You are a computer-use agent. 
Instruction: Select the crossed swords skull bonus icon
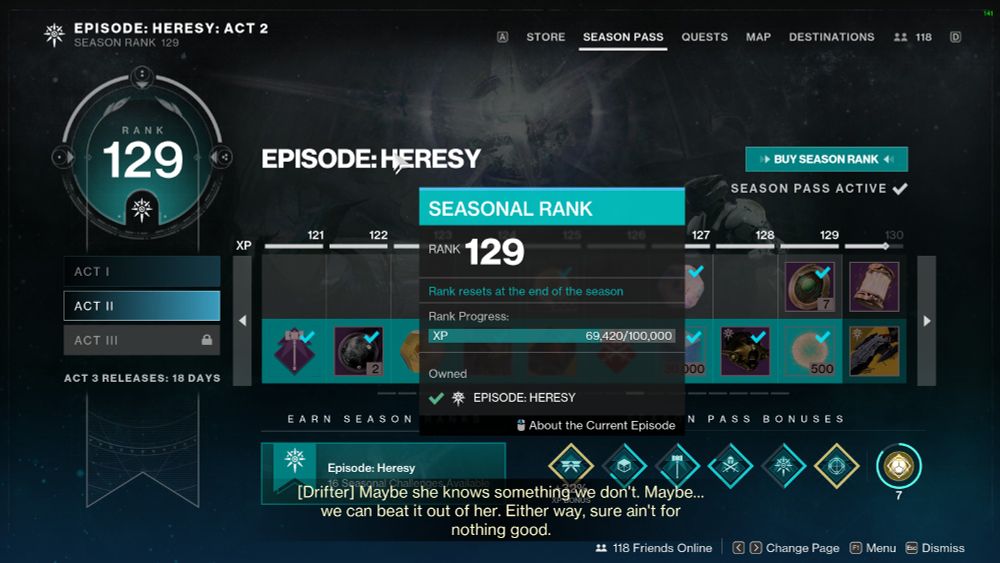730,465
